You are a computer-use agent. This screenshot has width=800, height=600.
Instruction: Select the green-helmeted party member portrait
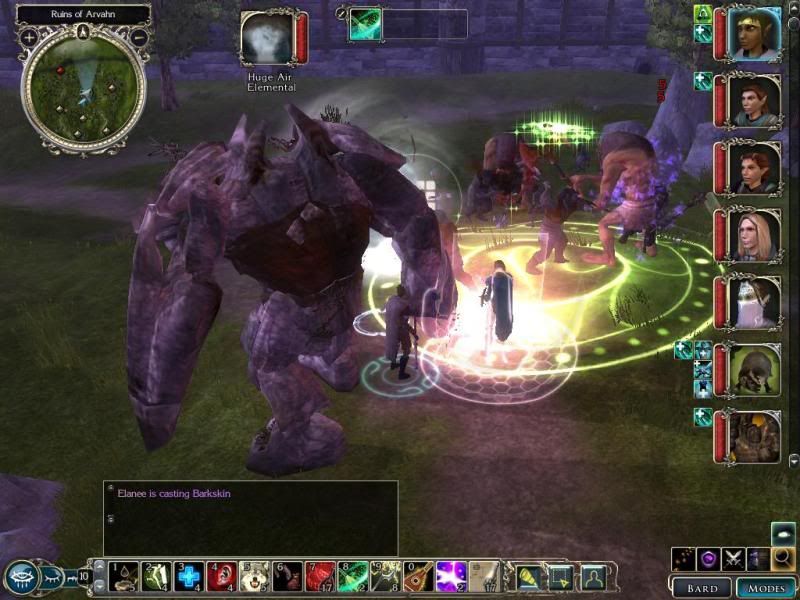pos(754,369)
